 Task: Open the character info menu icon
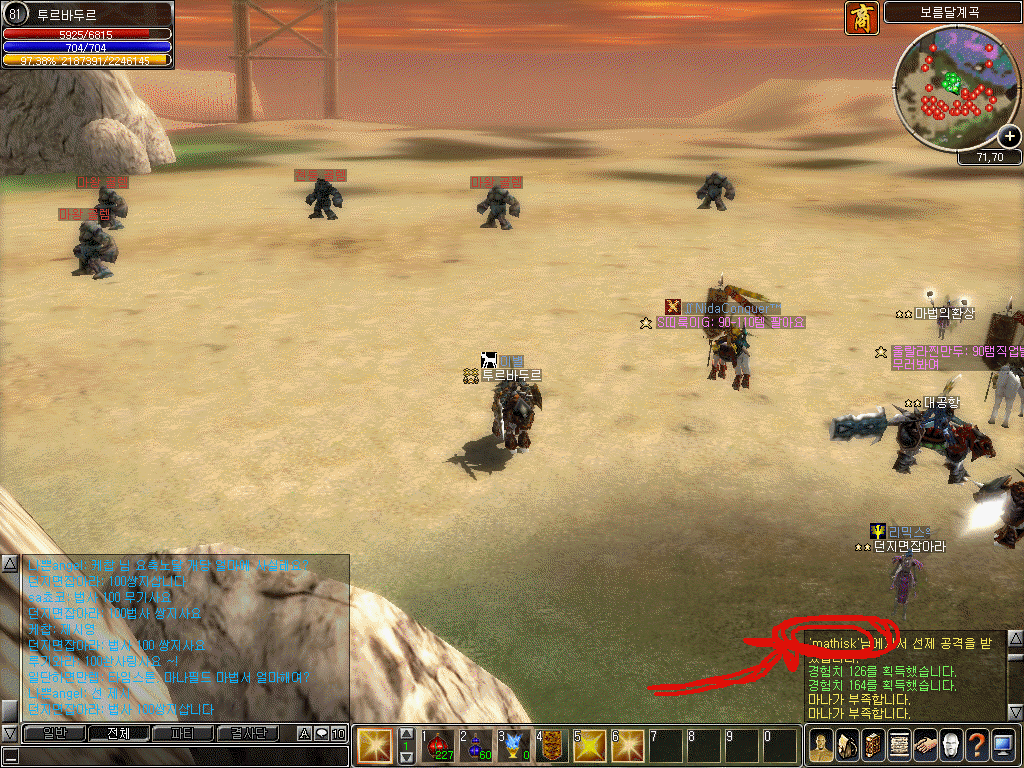click(820, 745)
